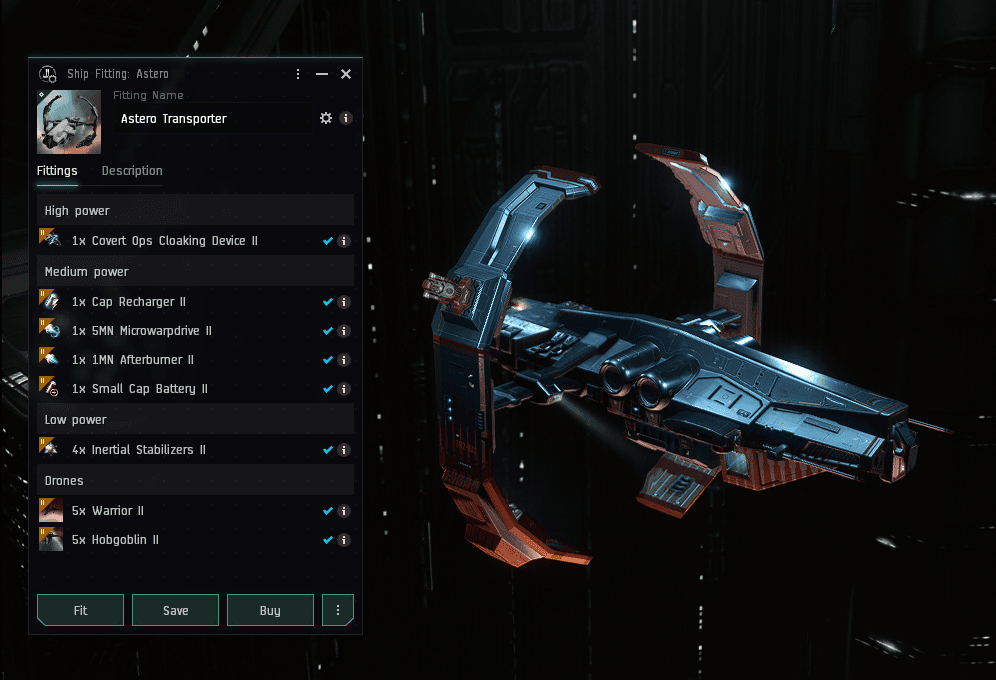Open the window's three-dot options menu
Viewport: 996px width, 680px height.
298,74
